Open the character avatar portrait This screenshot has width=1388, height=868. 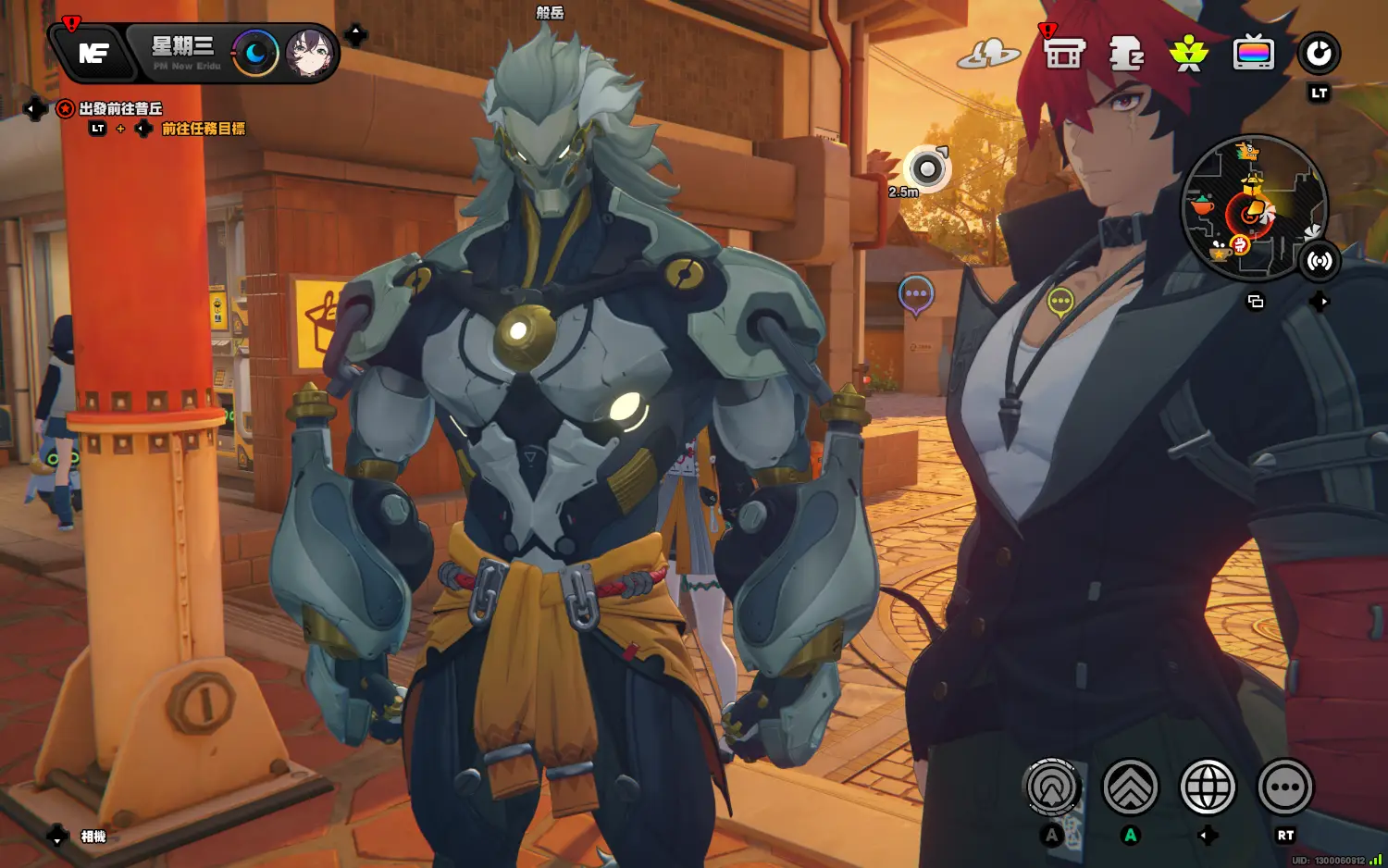[x=310, y=54]
